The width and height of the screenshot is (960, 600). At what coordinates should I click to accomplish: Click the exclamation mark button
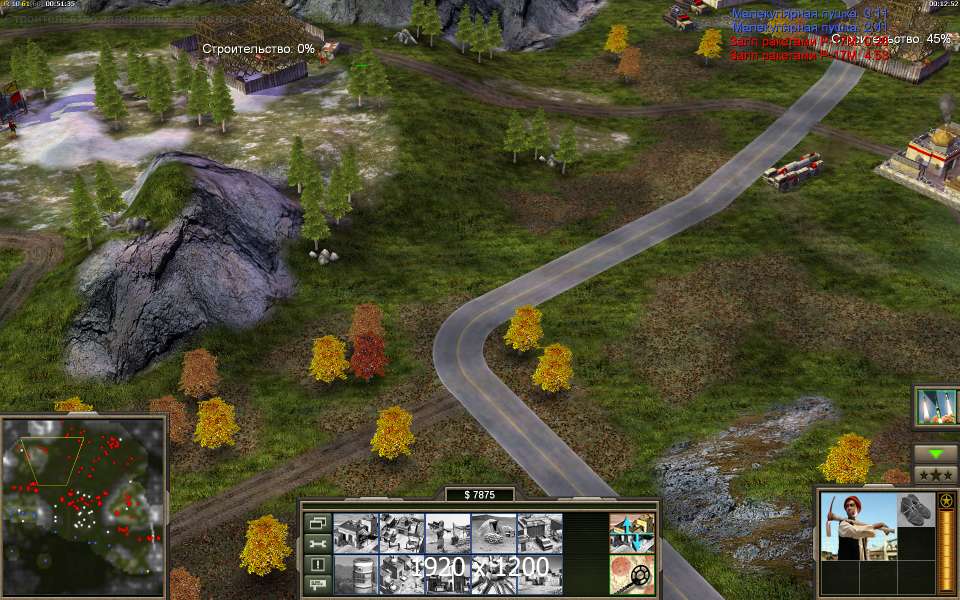tap(317, 564)
